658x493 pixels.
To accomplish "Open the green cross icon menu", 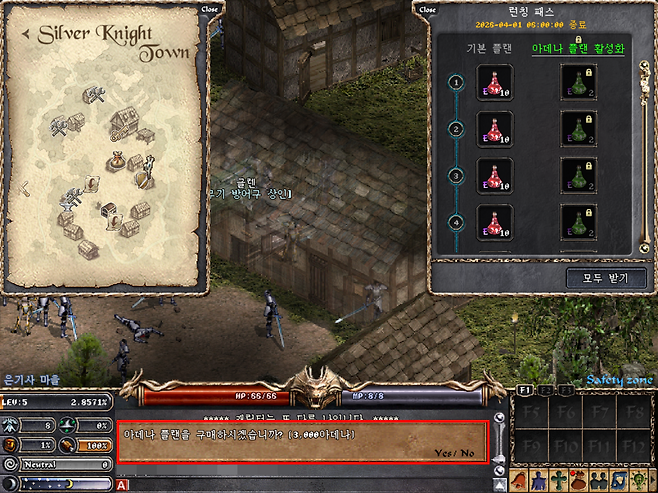I will point(559,480).
